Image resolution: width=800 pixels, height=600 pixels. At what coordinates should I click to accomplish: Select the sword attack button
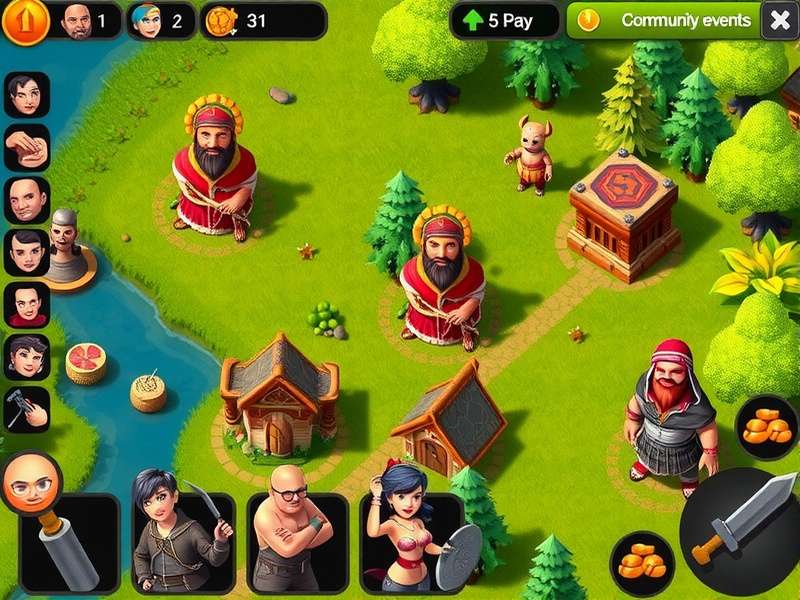(x=739, y=532)
